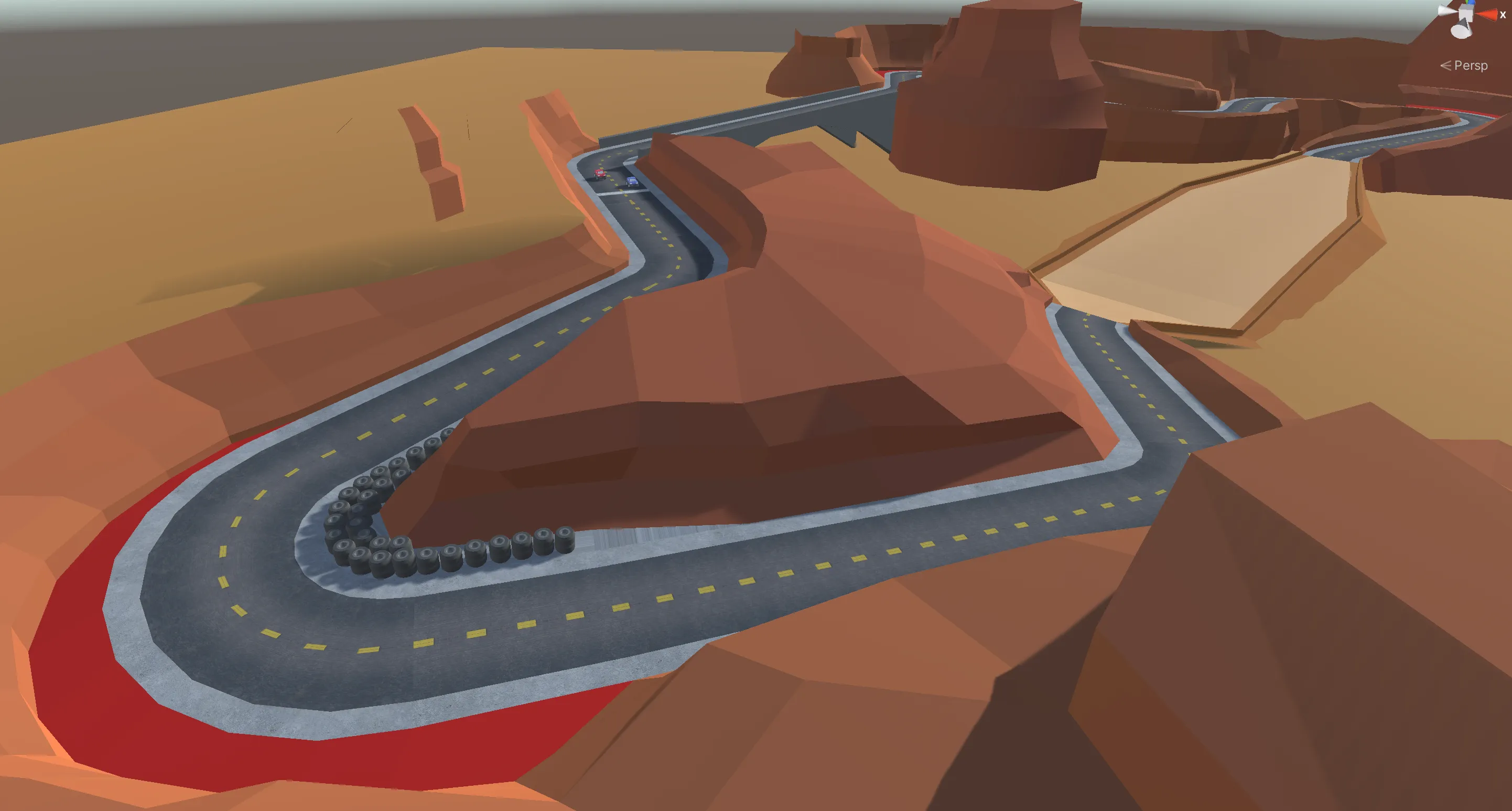Click the X axis label next to the red cone

click(x=1503, y=15)
